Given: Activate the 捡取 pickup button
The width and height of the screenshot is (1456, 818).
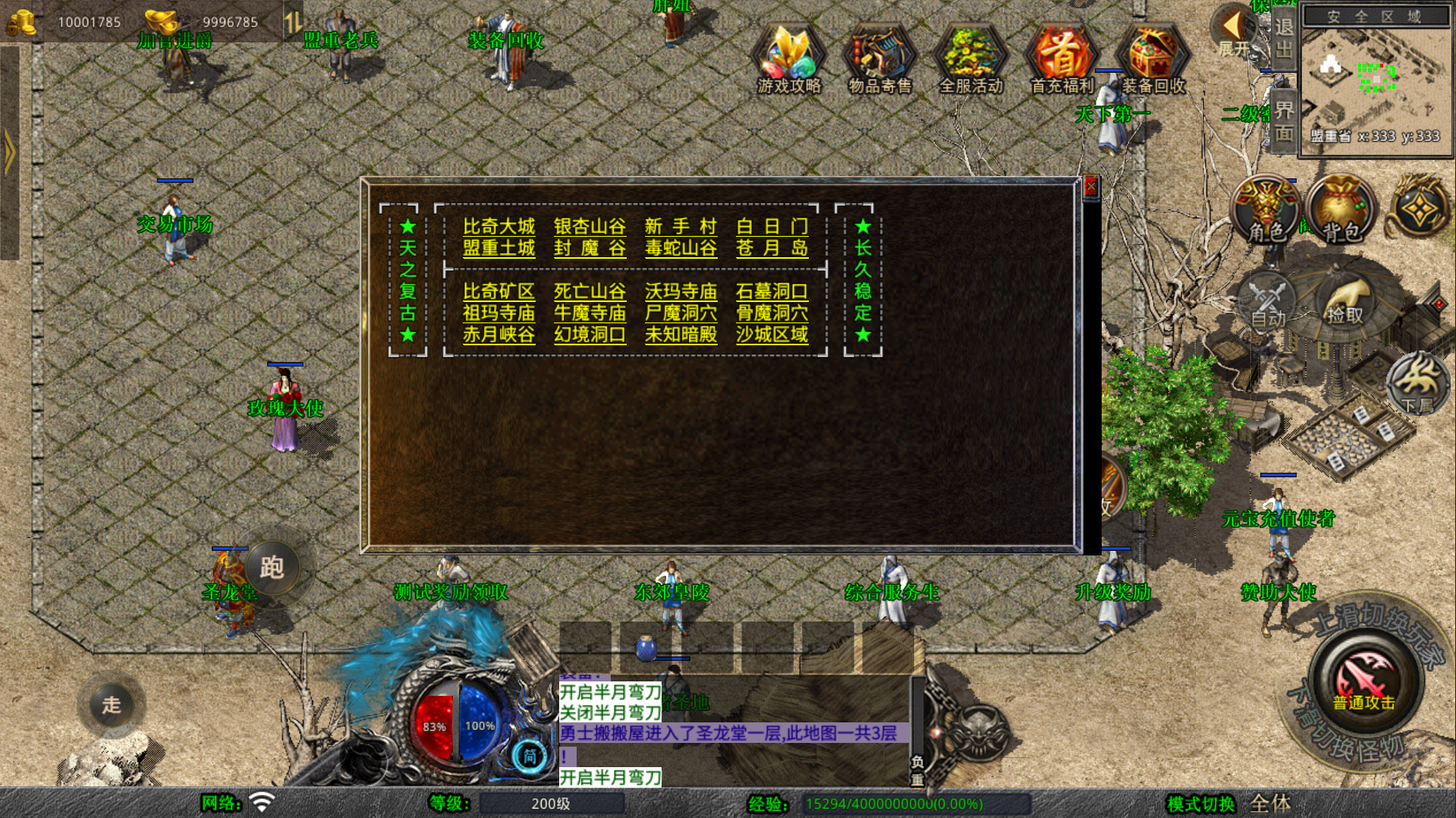Looking at the screenshot, I should click(1344, 301).
